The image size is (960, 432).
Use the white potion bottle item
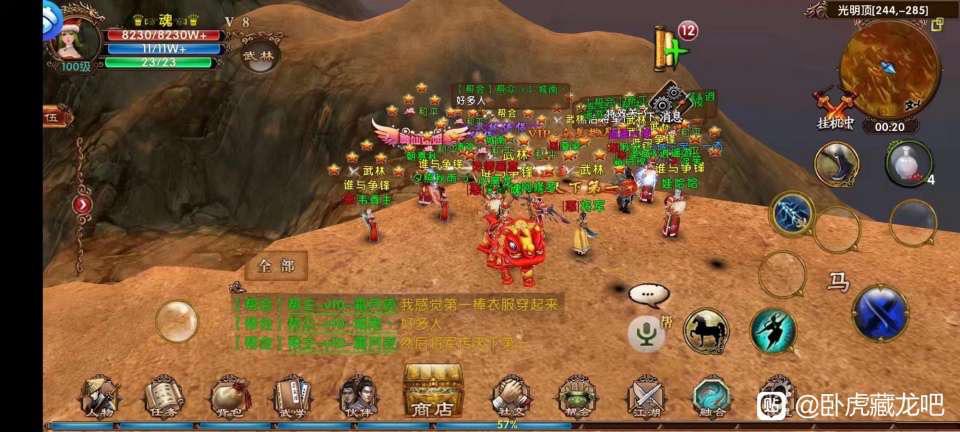[907, 163]
